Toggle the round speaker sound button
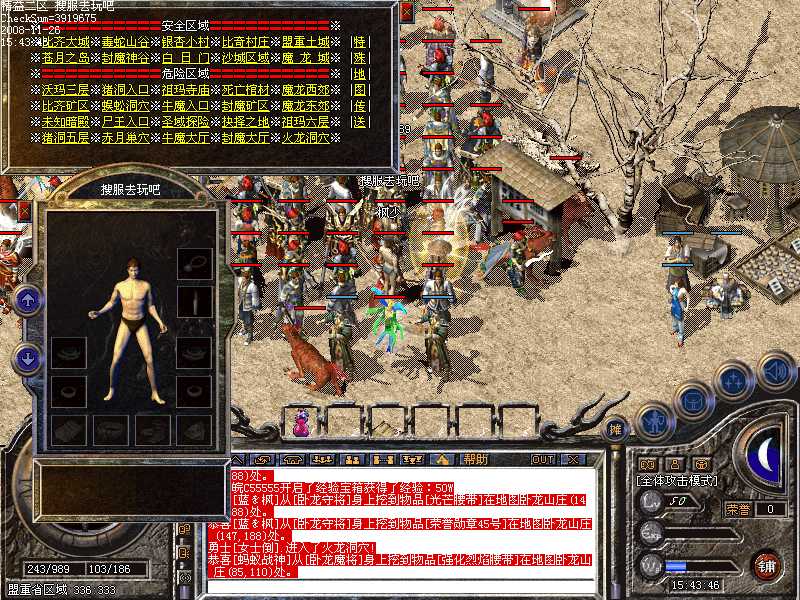This screenshot has height=600, width=800. coord(774,371)
